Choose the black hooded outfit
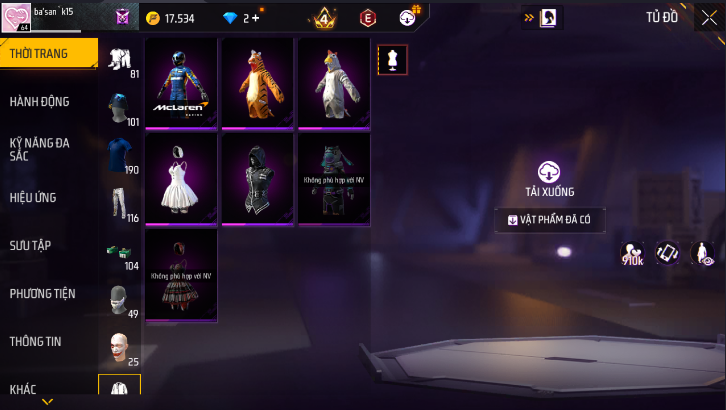This screenshot has width=726, height=410. 257,180
